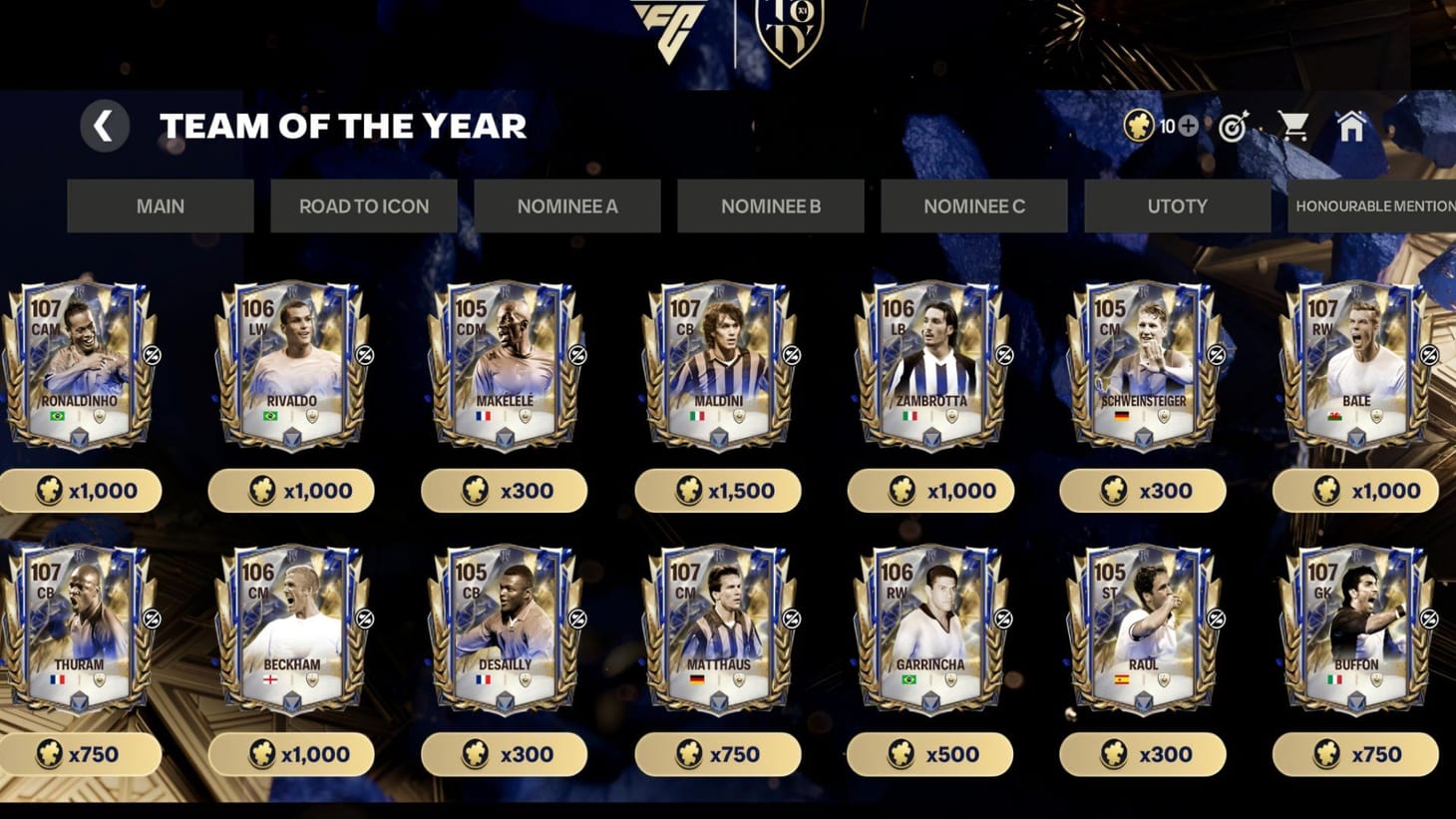Image resolution: width=1456 pixels, height=819 pixels.
Task: Purchase Garrincha with x500 tokens
Action: (x=929, y=754)
